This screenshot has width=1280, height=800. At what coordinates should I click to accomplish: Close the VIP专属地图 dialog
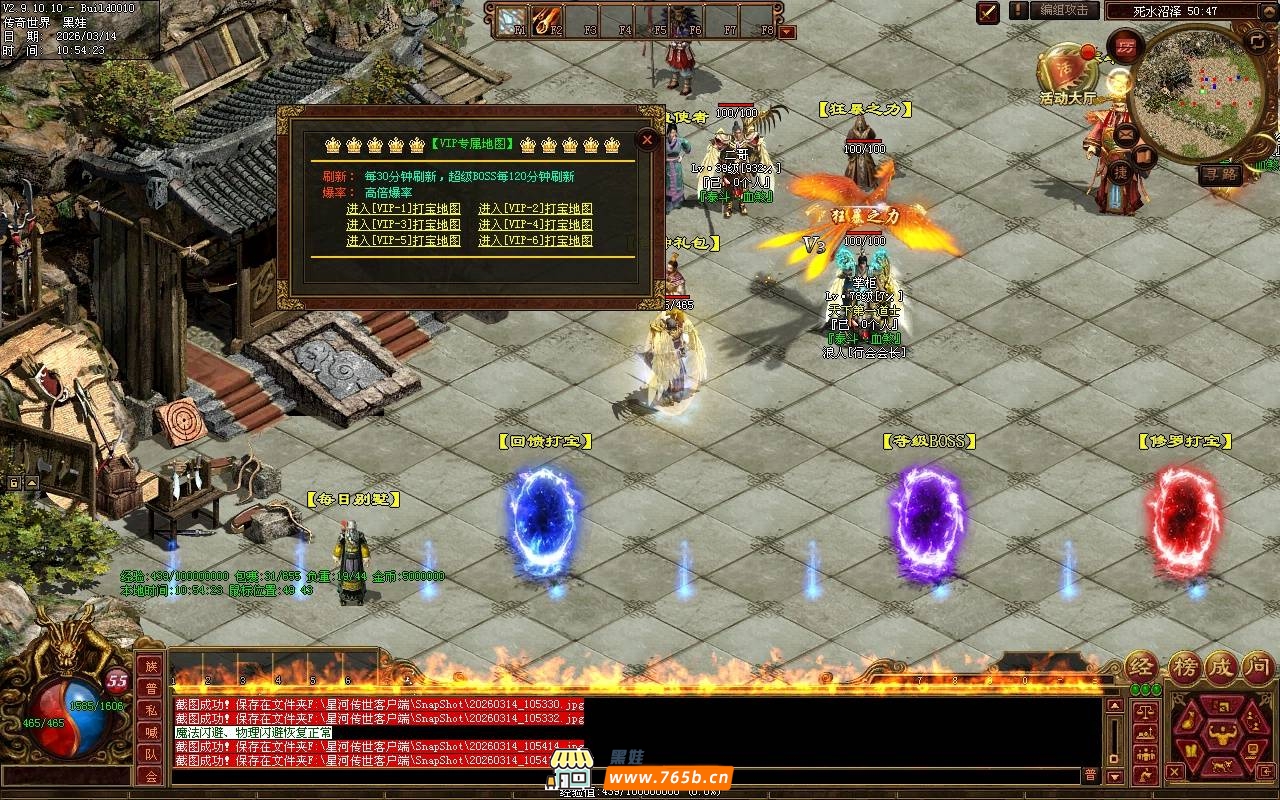(x=647, y=140)
